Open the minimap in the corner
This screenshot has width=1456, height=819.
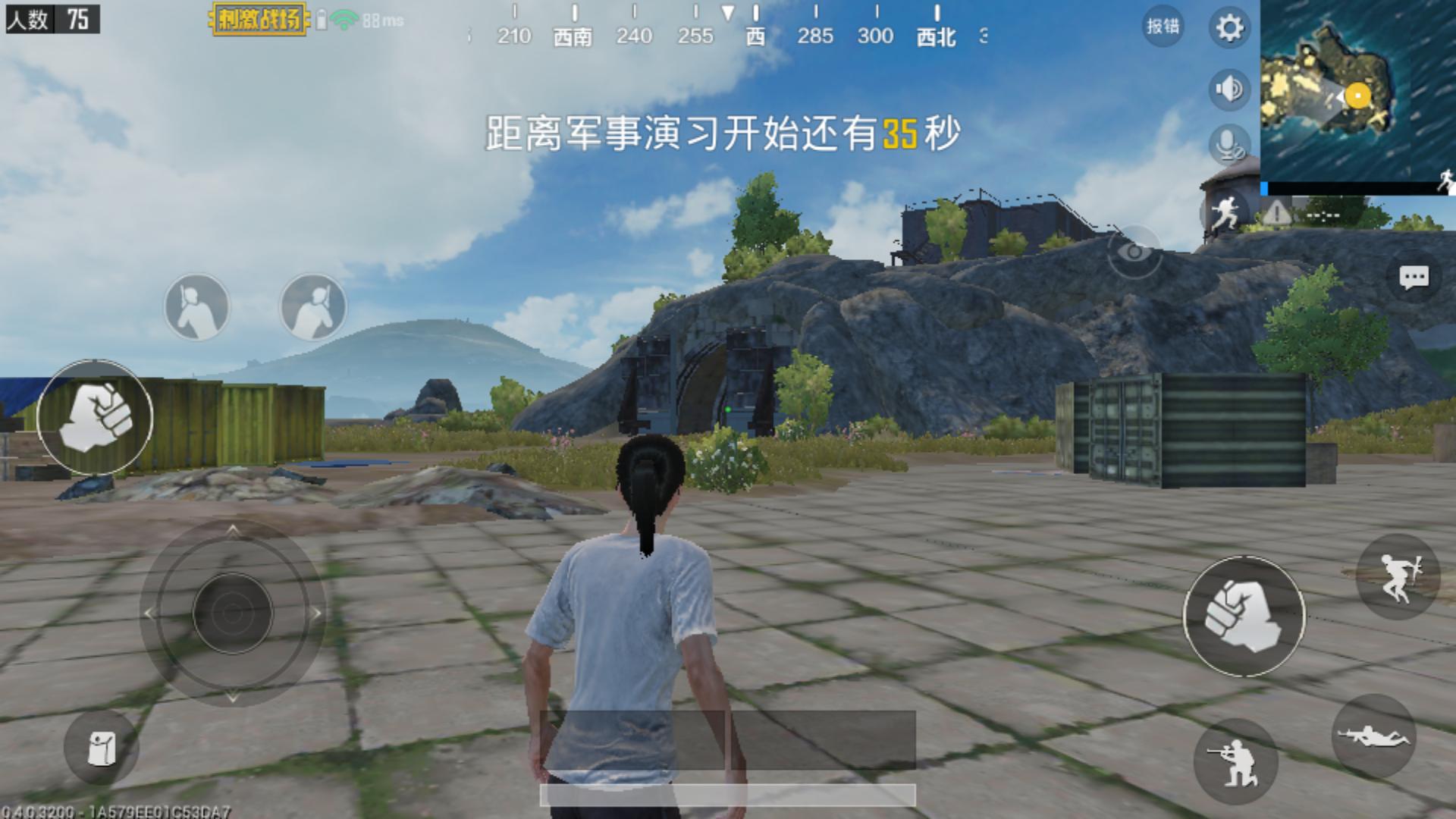click(x=1357, y=91)
